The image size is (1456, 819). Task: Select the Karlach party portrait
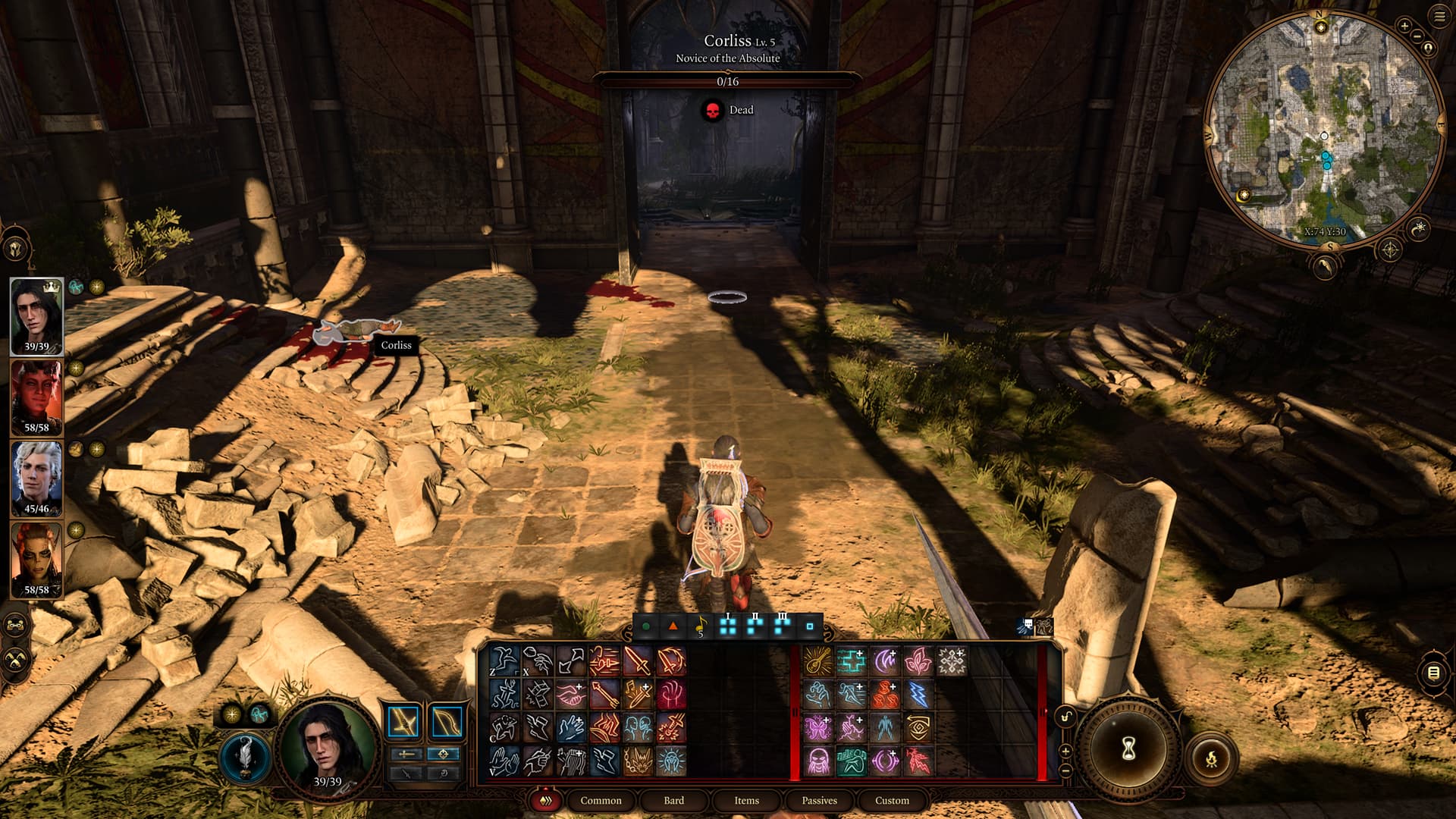click(36, 397)
